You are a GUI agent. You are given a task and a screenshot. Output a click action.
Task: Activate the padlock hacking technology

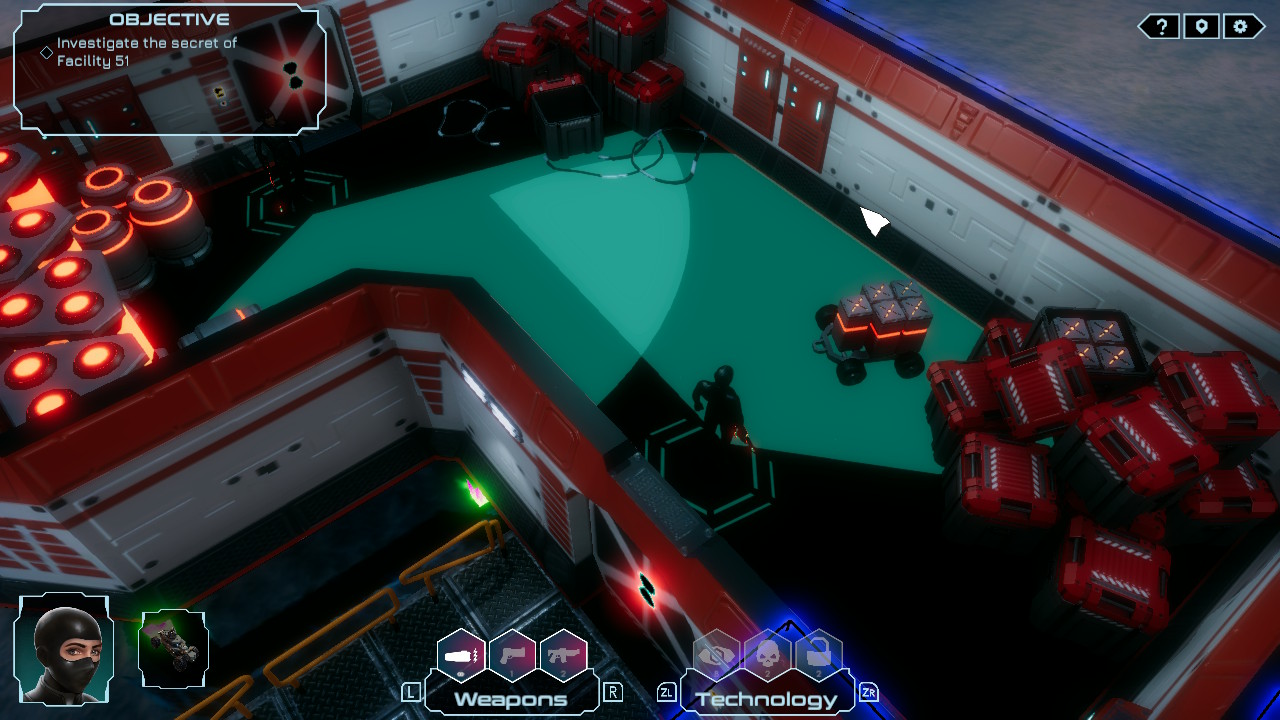(818, 655)
